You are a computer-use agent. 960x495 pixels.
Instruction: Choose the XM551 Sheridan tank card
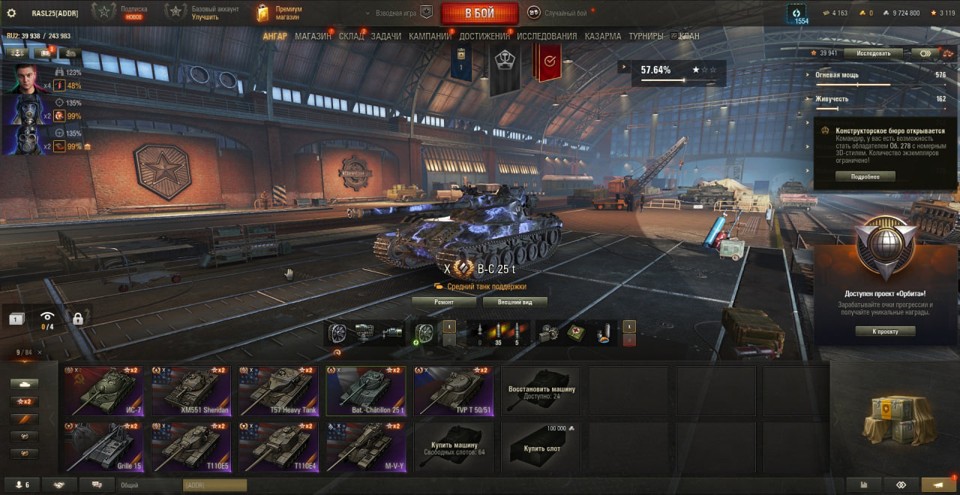pyautogui.click(x=190, y=389)
